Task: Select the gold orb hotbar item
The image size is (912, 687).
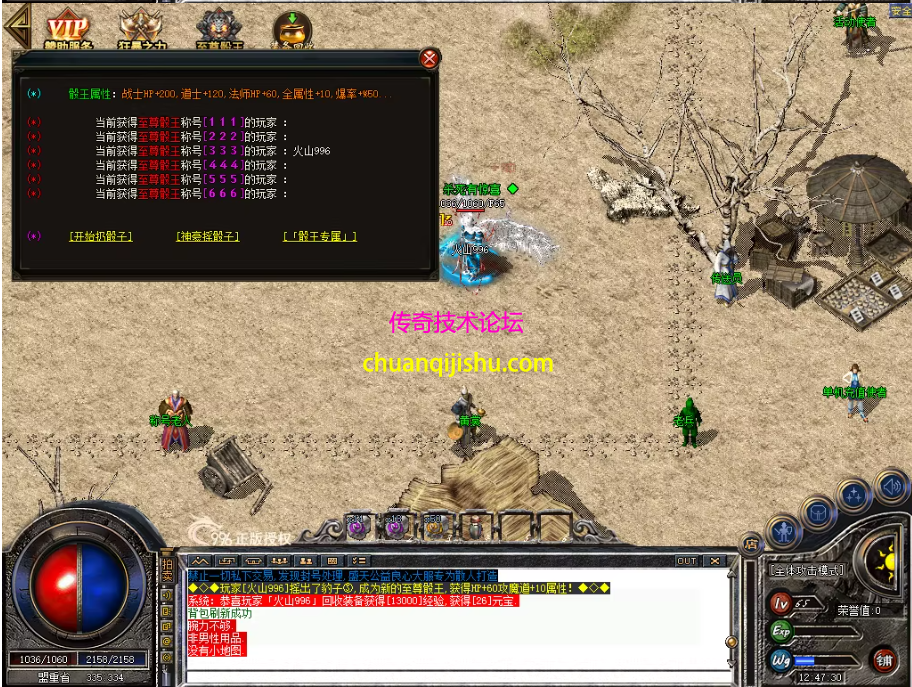Action: (434, 524)
